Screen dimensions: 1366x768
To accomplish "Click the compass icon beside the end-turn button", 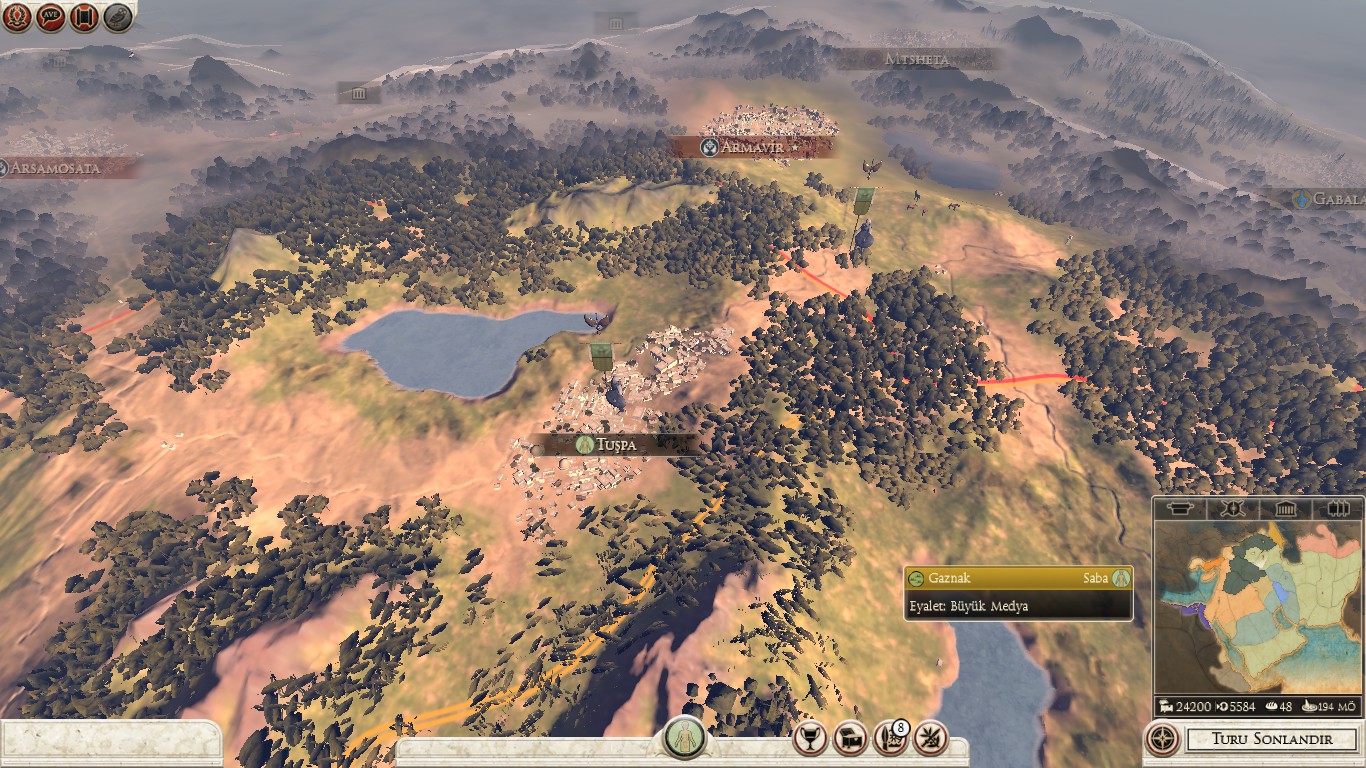I will tap(1162, 740).
